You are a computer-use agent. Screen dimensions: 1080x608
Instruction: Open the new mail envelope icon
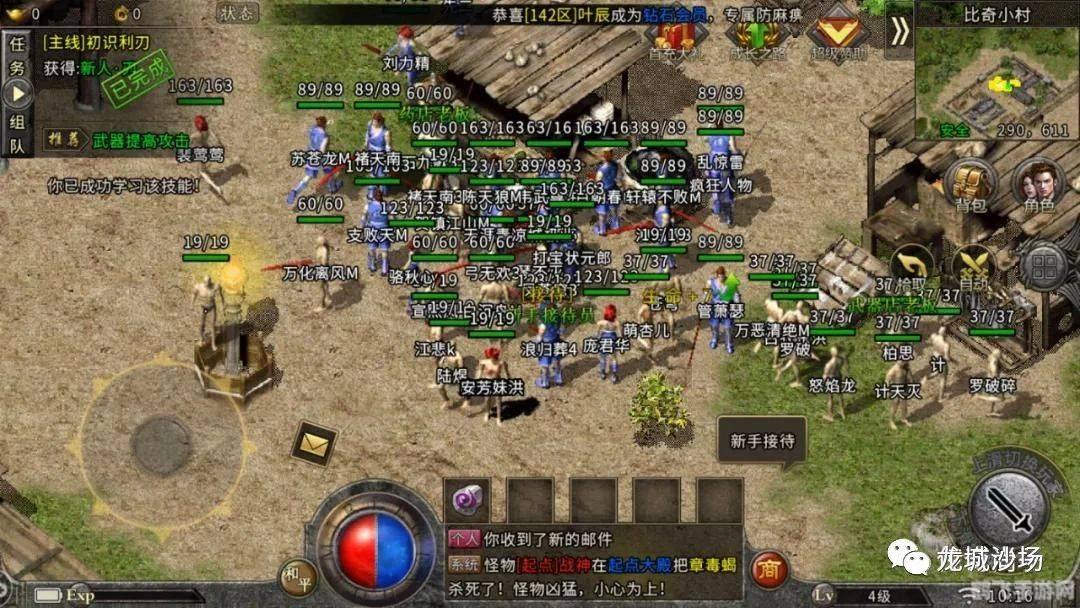313,440
